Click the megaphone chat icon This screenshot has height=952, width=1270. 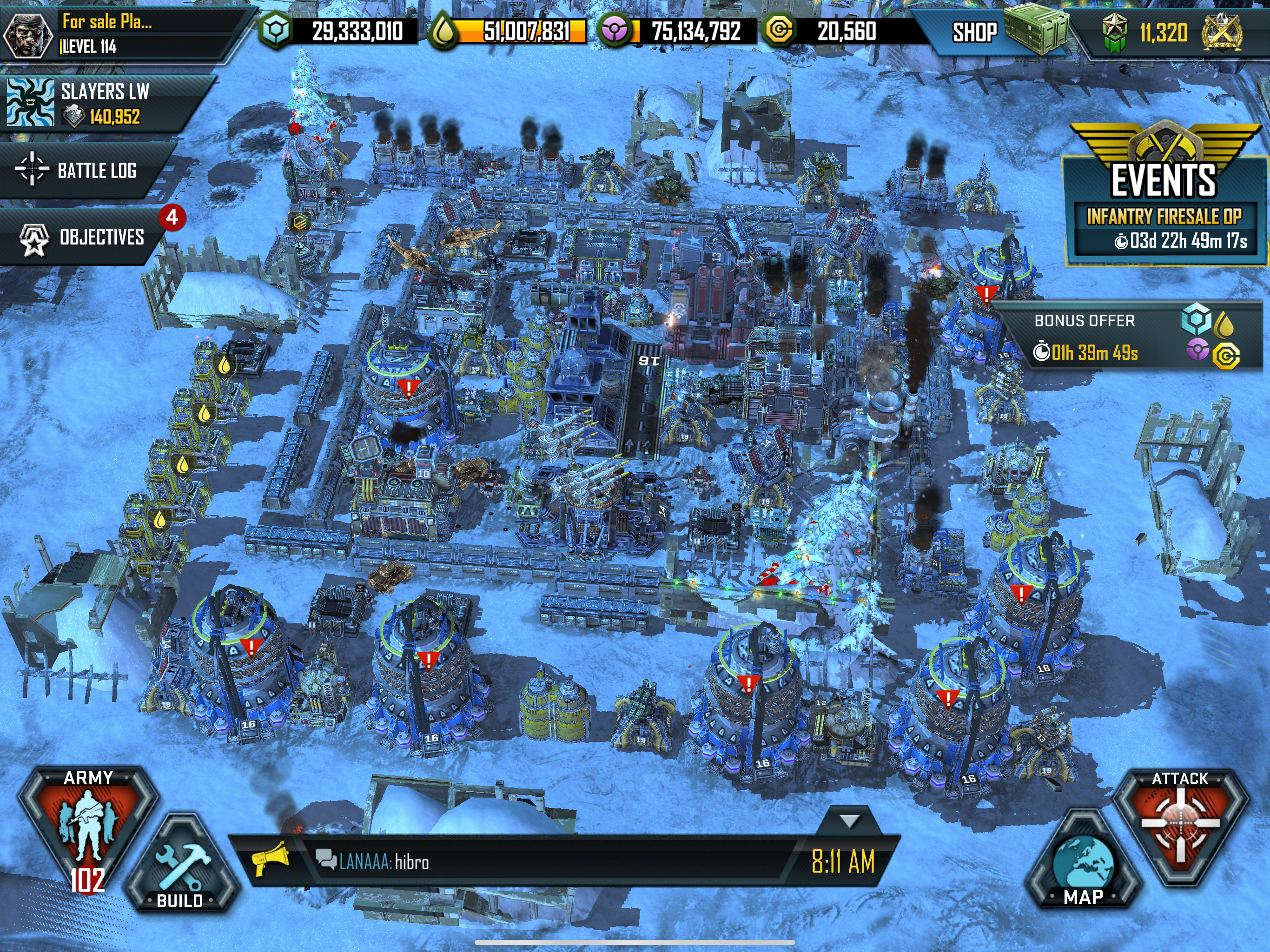[269, 859]
